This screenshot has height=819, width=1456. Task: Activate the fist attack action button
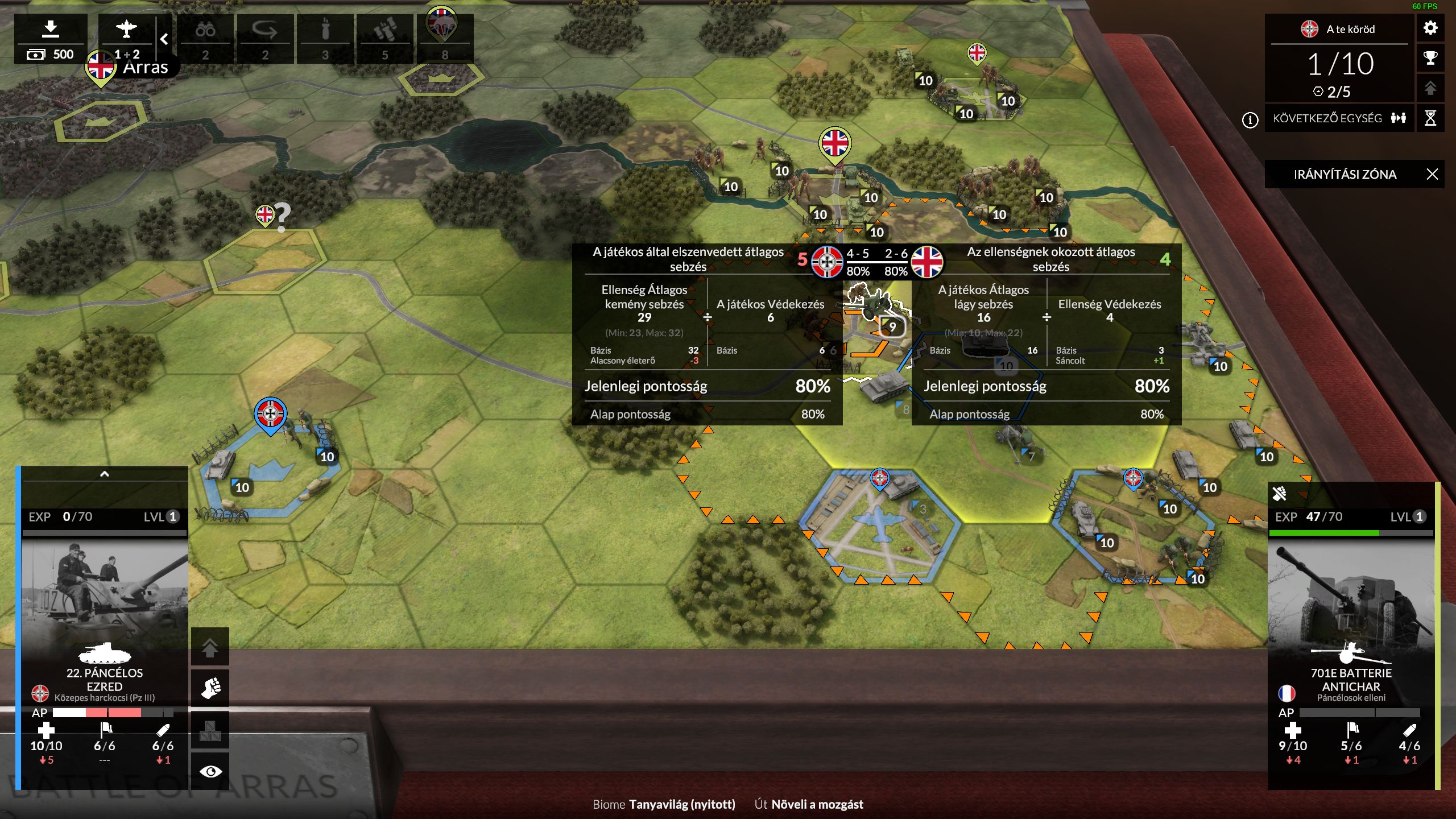tap(210, 688)
